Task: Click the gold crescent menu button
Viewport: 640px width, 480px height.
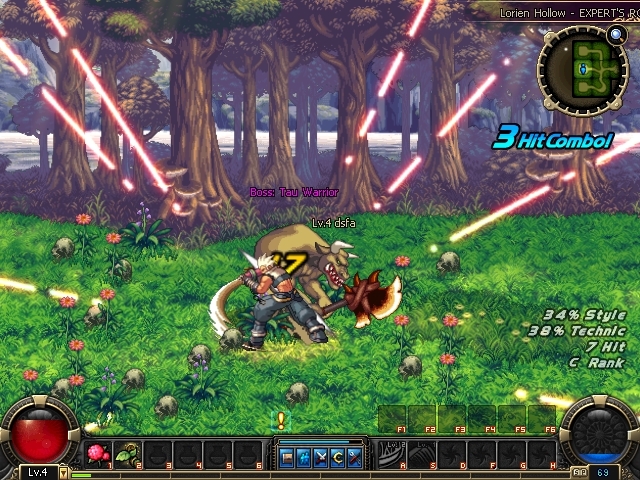Action: [x=338, y=458]
